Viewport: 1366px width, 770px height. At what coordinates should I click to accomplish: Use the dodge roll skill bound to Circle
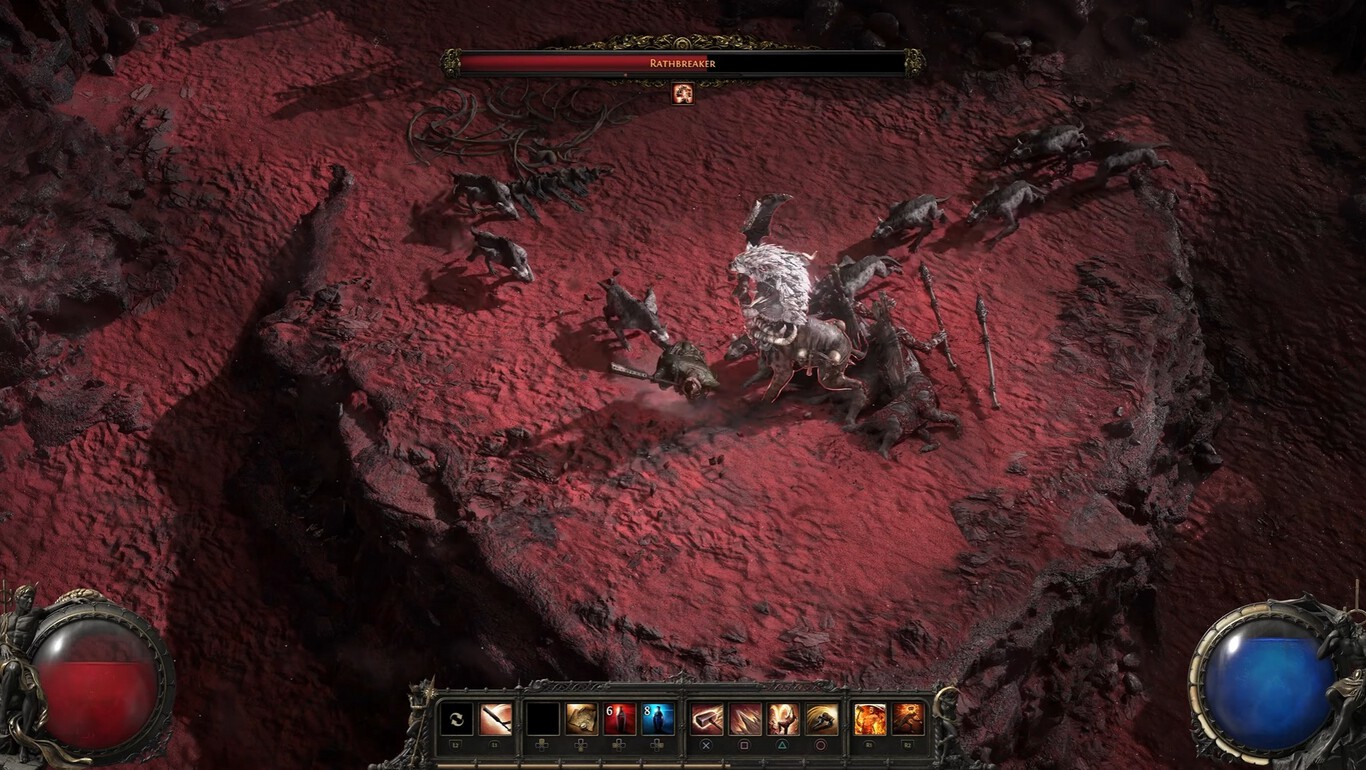point(824,718)
